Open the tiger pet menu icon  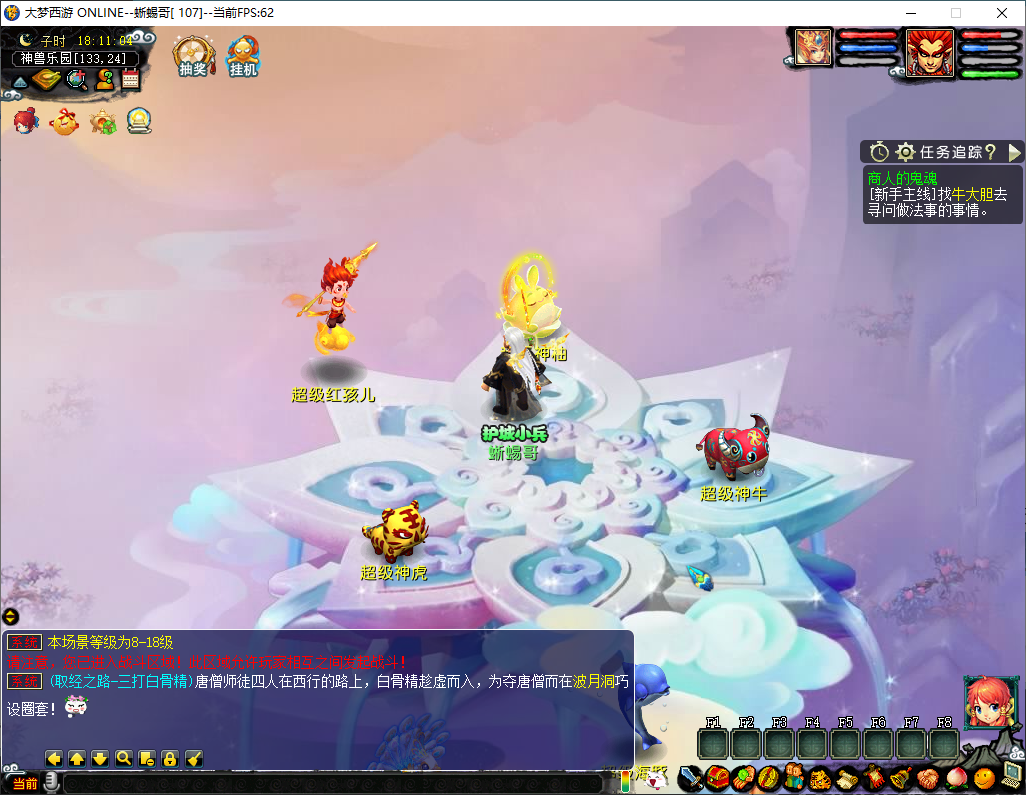click(820, 777)
